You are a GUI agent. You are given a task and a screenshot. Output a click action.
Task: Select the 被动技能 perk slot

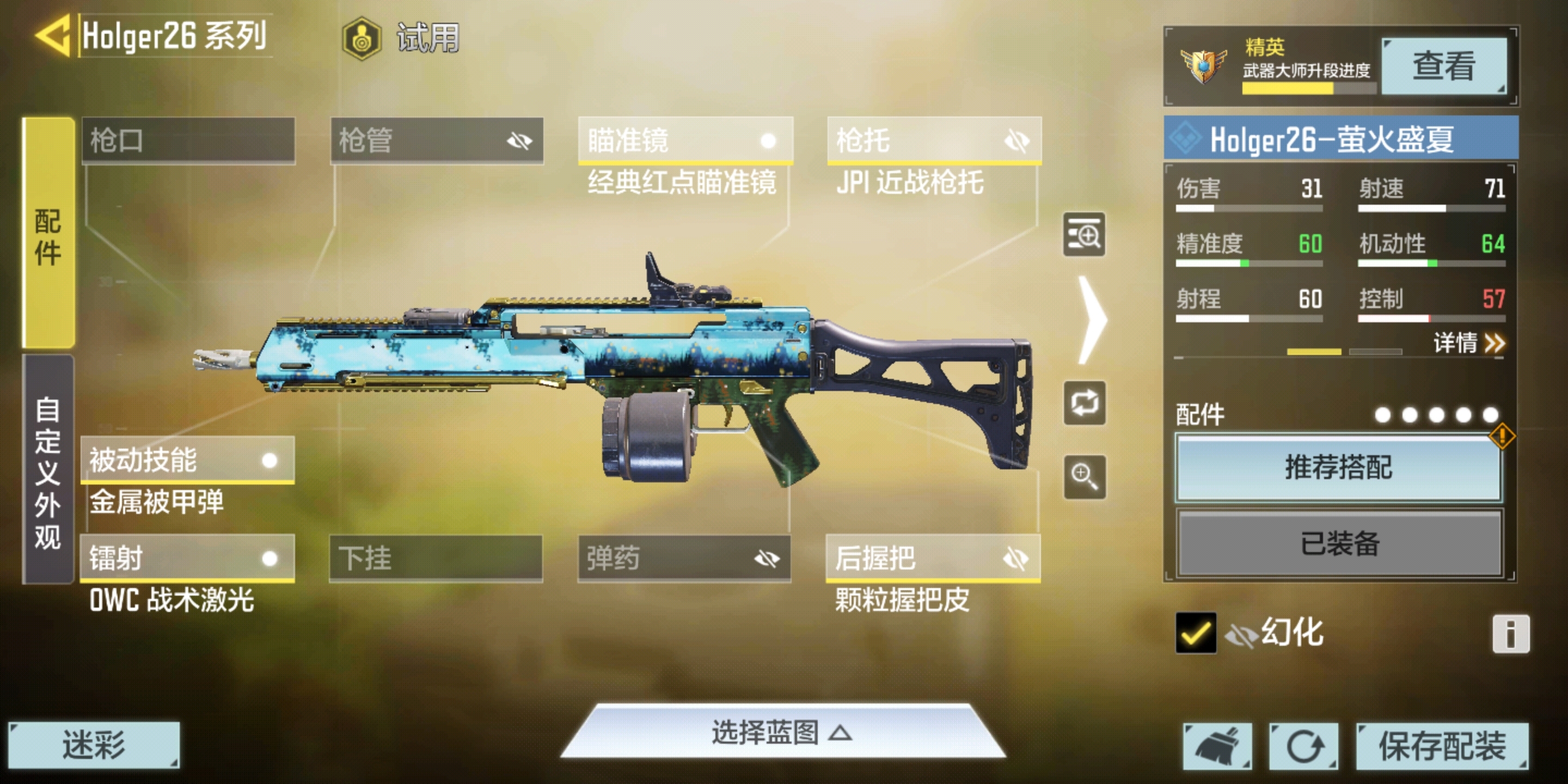tap(187, 460)
